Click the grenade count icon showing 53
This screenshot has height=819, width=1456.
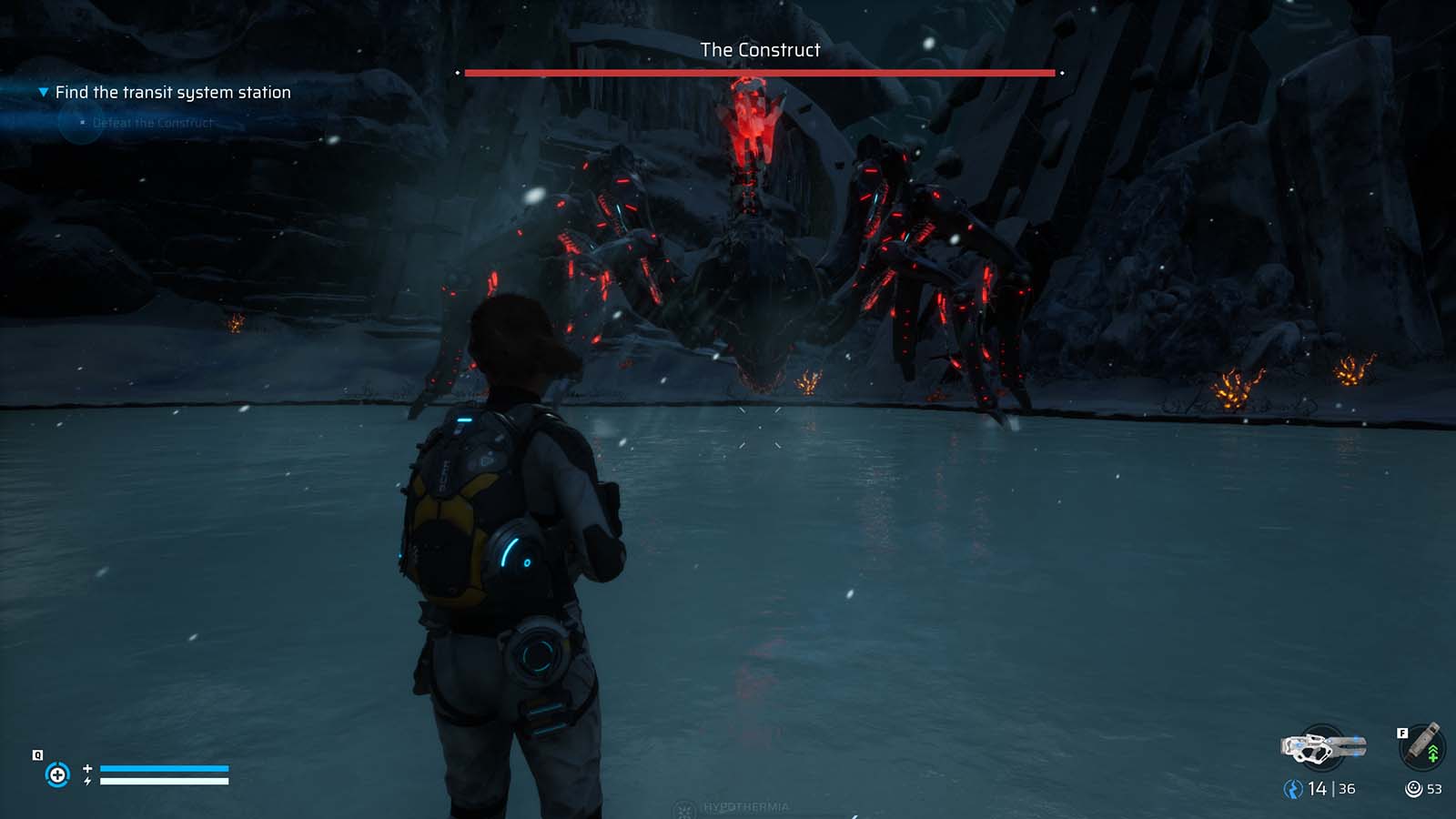1413,788
